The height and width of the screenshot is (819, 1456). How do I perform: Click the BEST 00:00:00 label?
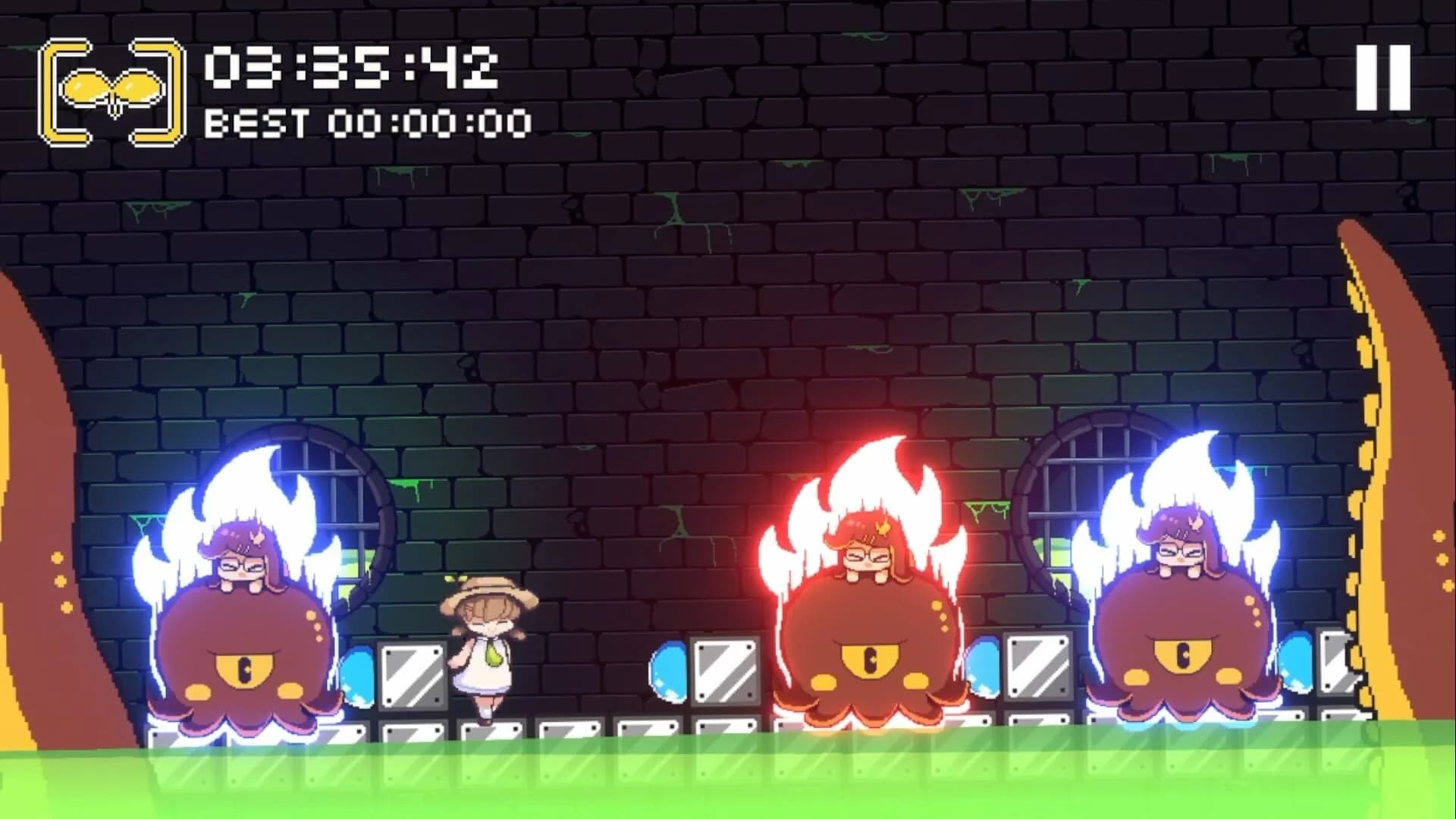(368, 120)
